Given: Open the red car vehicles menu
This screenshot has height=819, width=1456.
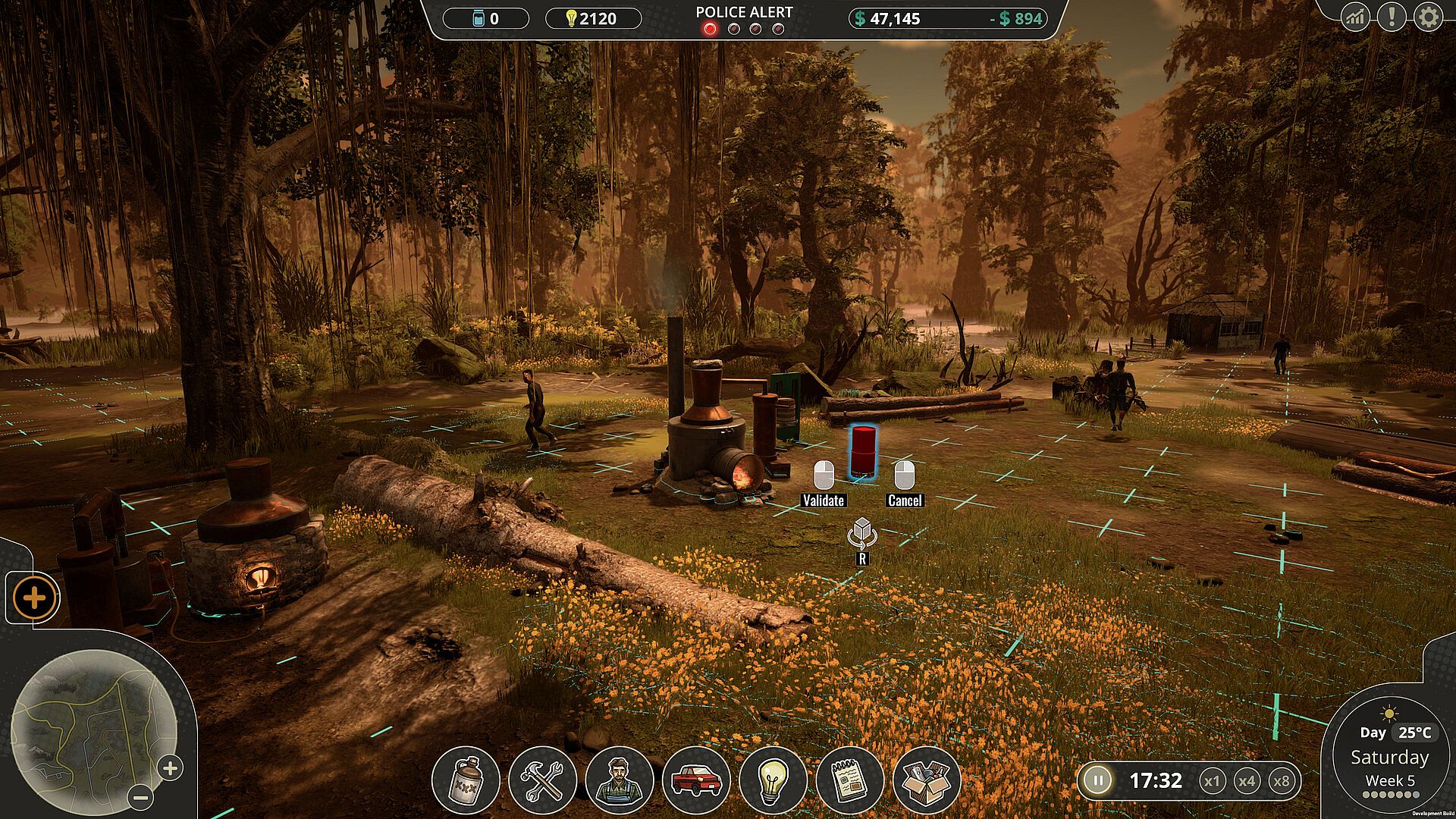Looking at the screenshot, I should pyautogui.click(x=696, y=780).
